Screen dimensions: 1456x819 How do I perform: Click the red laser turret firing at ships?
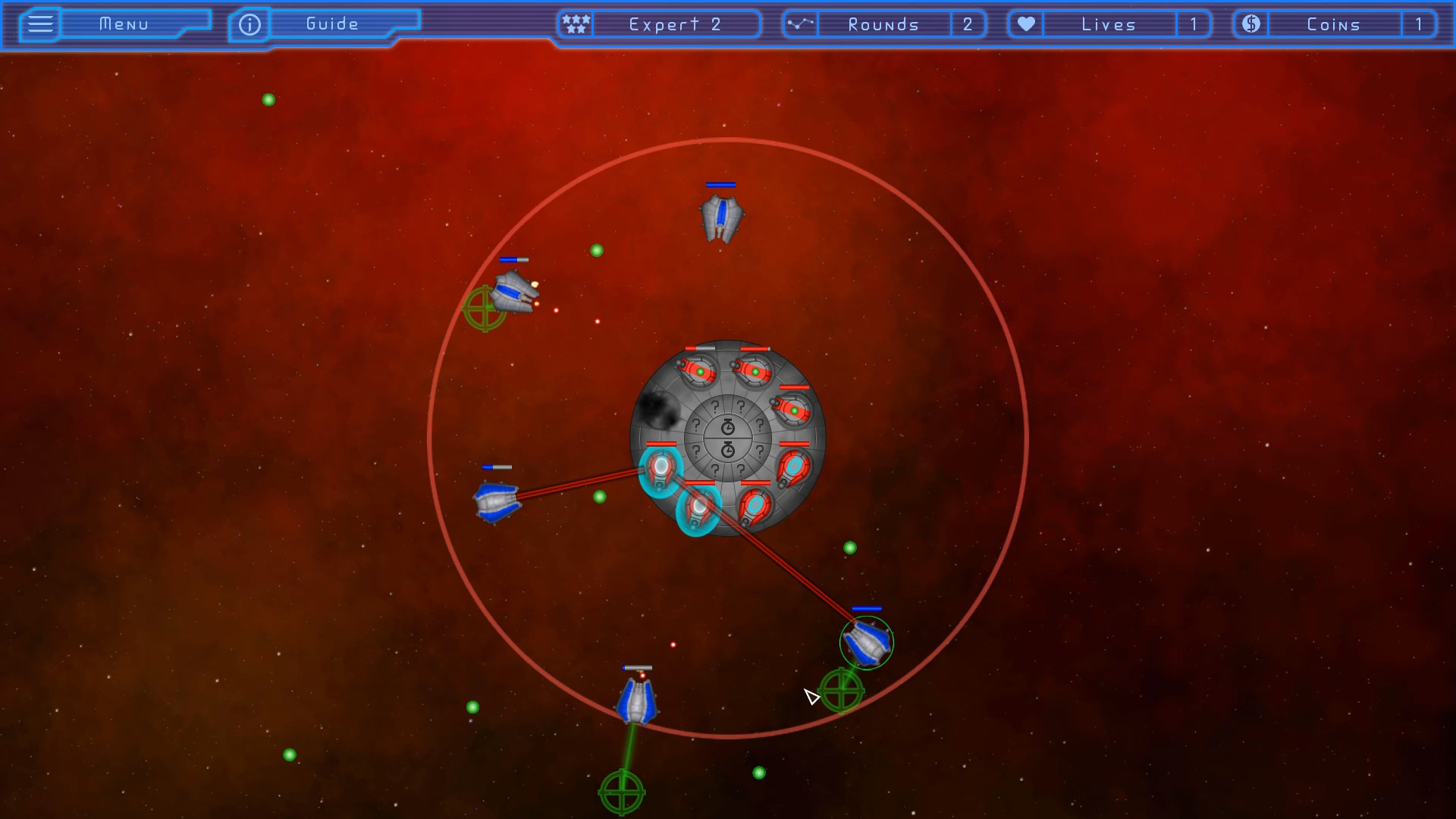[698, 508]
